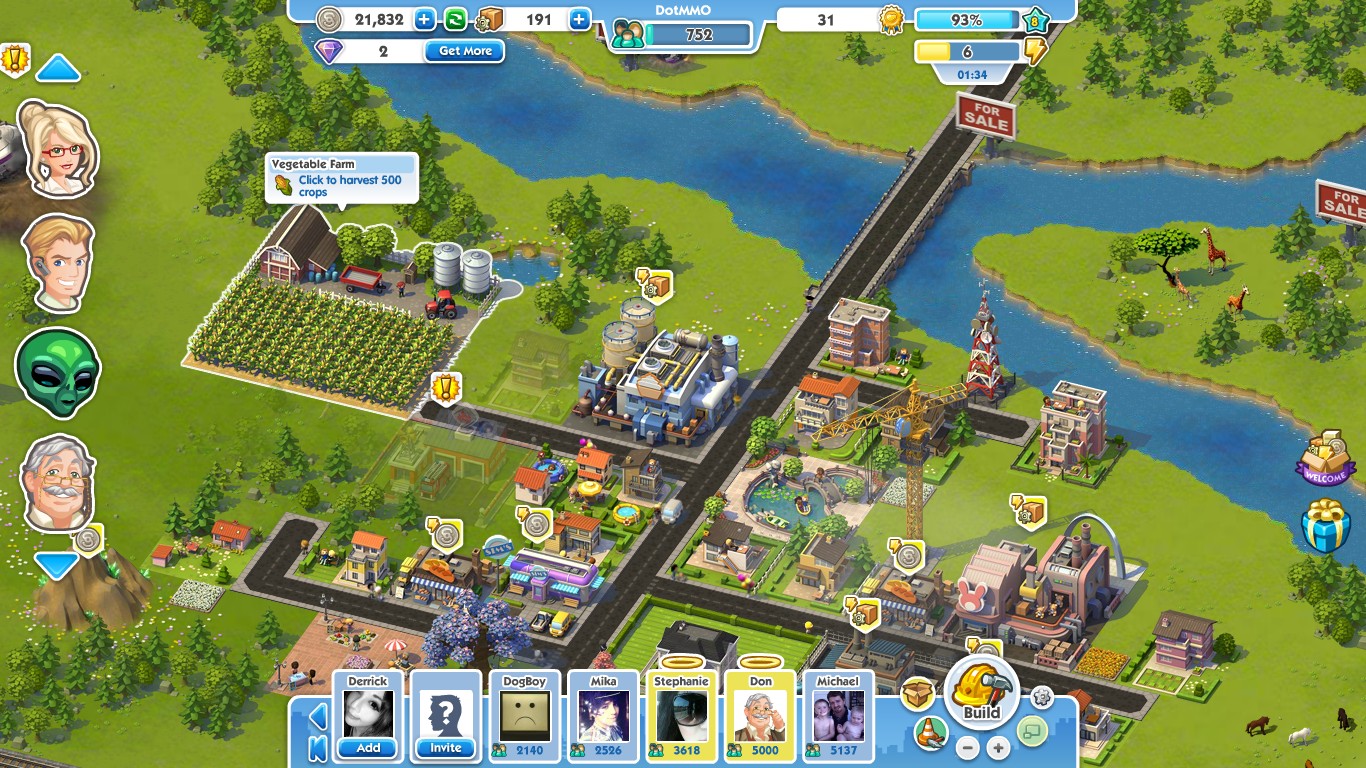Open the inventory storage box
This screenshot has height=768, width=1366.
pyautogui.click(x=915, y=694)
